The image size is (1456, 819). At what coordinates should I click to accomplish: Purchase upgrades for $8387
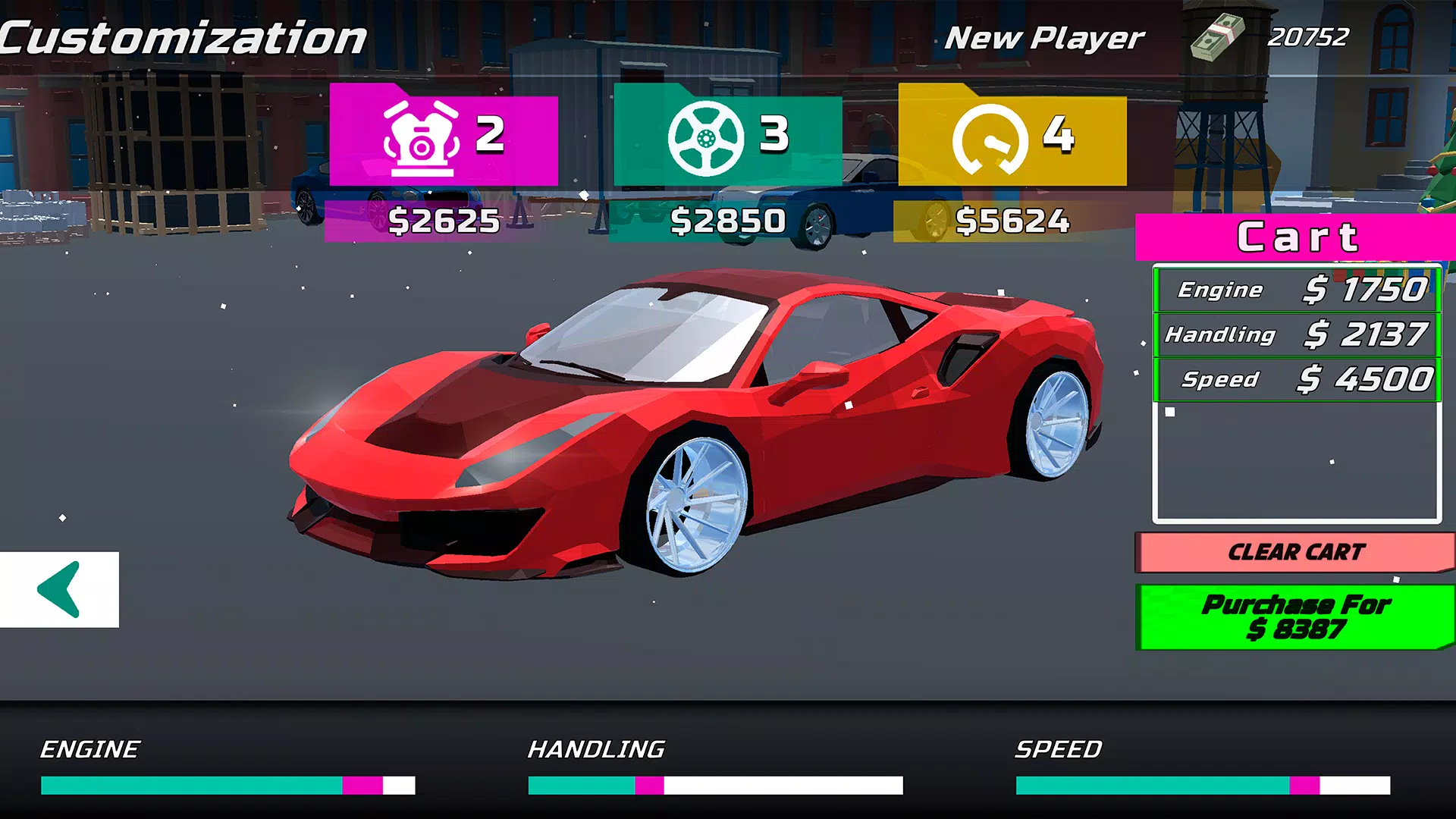click(x=1295, y=617)
